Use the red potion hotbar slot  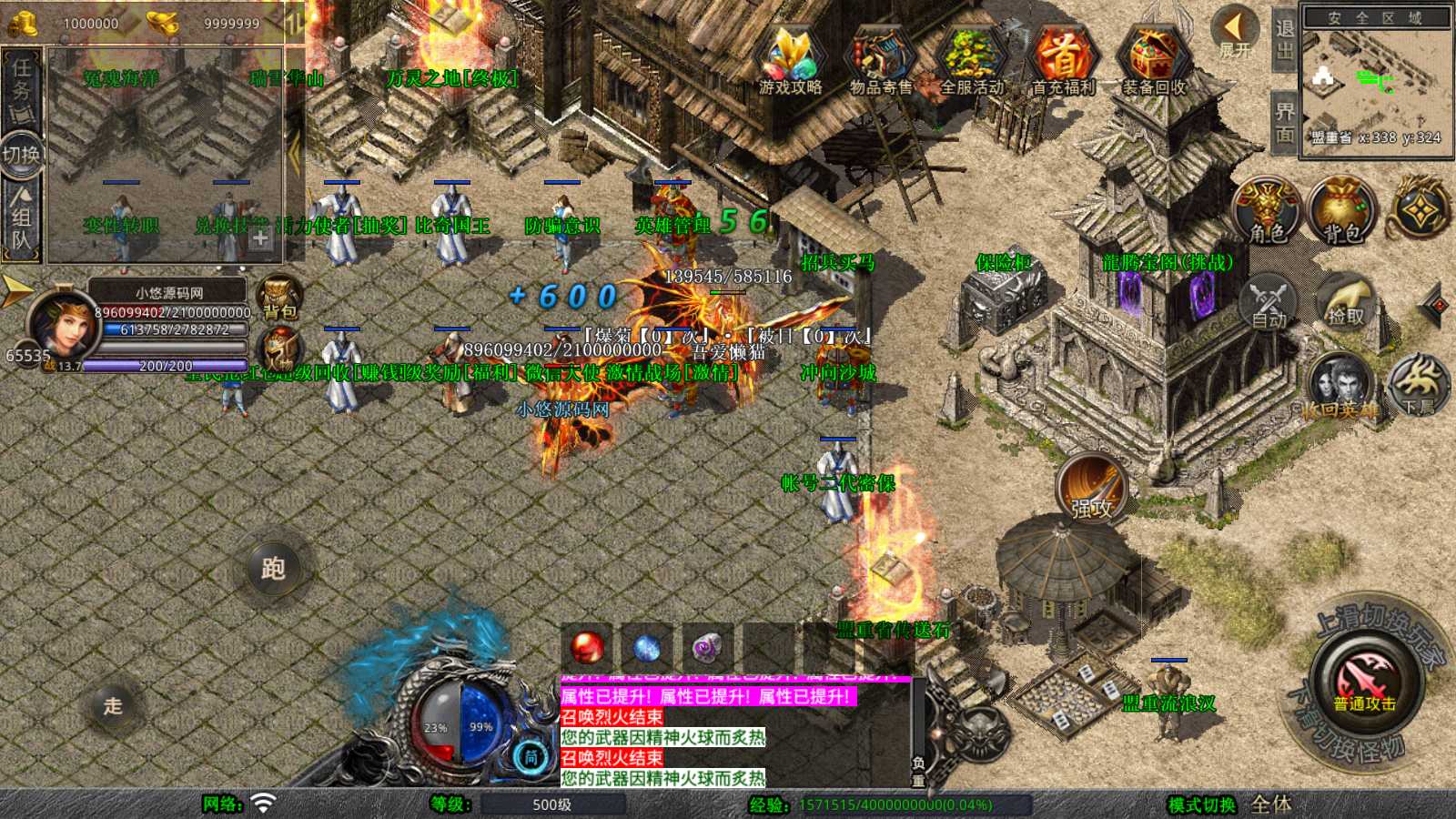588,648
